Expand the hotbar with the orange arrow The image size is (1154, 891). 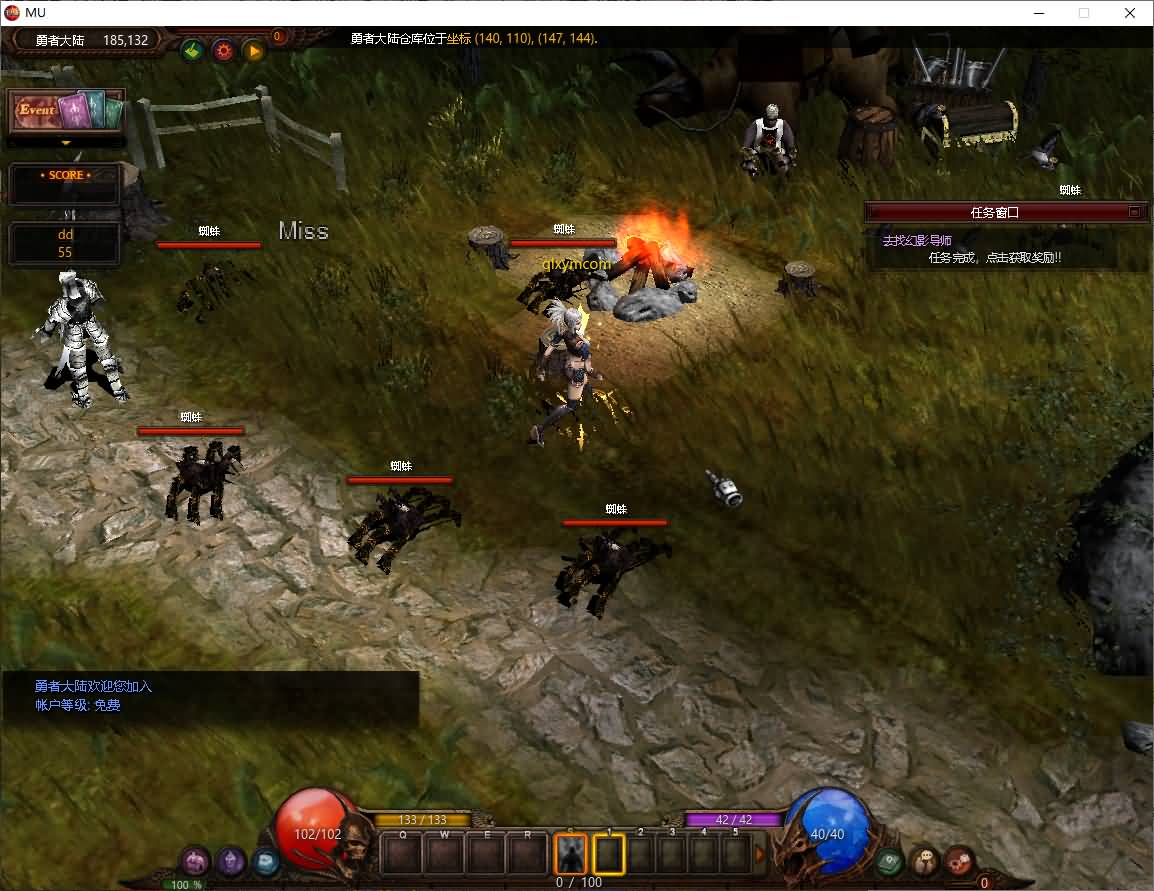759,855
